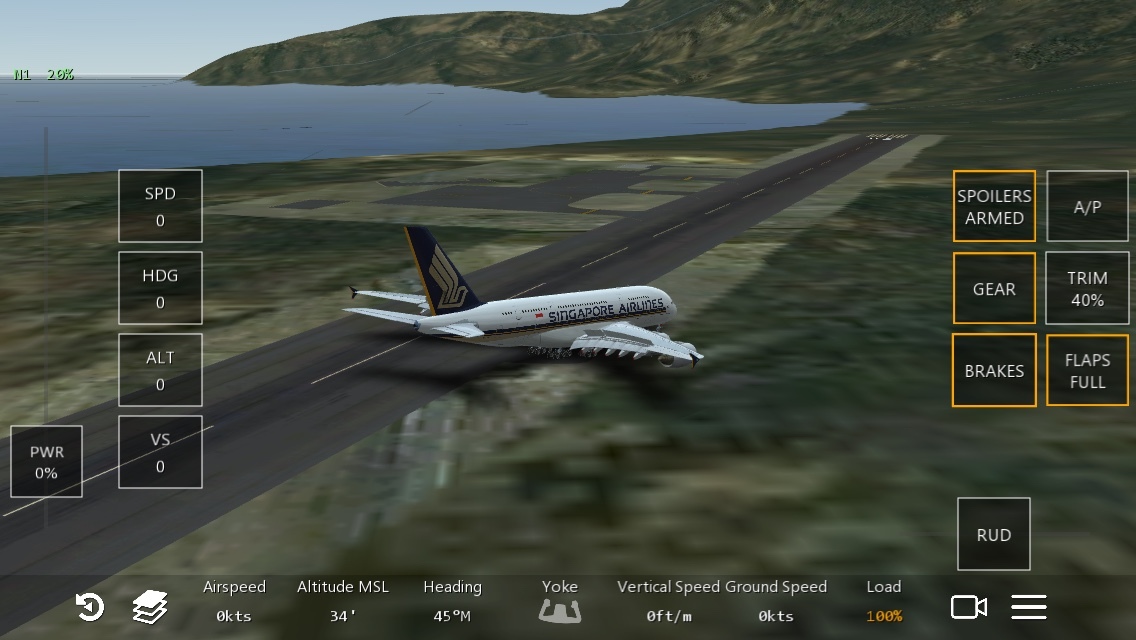Select the HDG heading hold button
The height and width of the screenshot is (640, 1136).
160,288
